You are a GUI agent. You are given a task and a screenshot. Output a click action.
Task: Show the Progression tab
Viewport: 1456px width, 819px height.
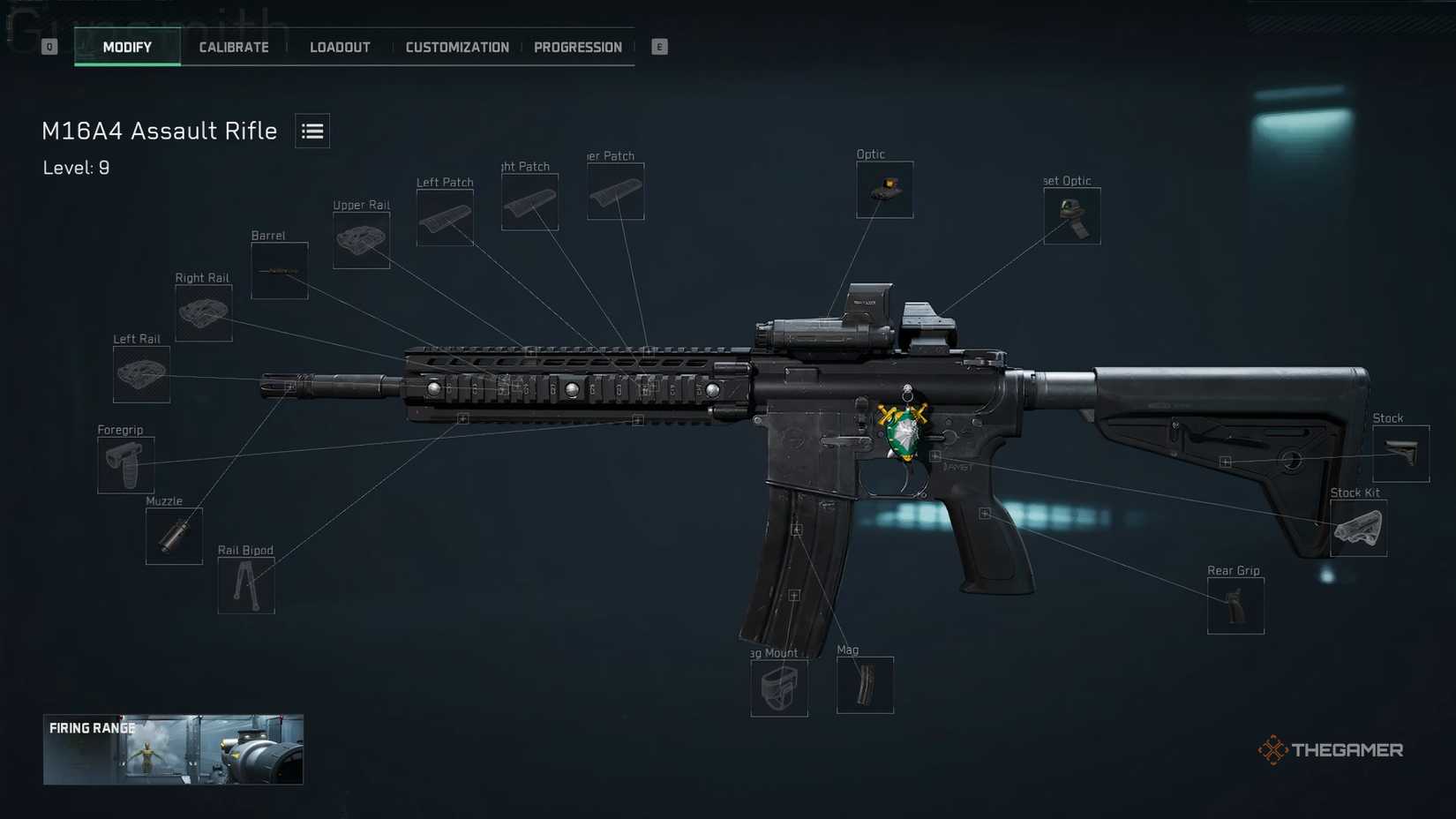point(578,48)
